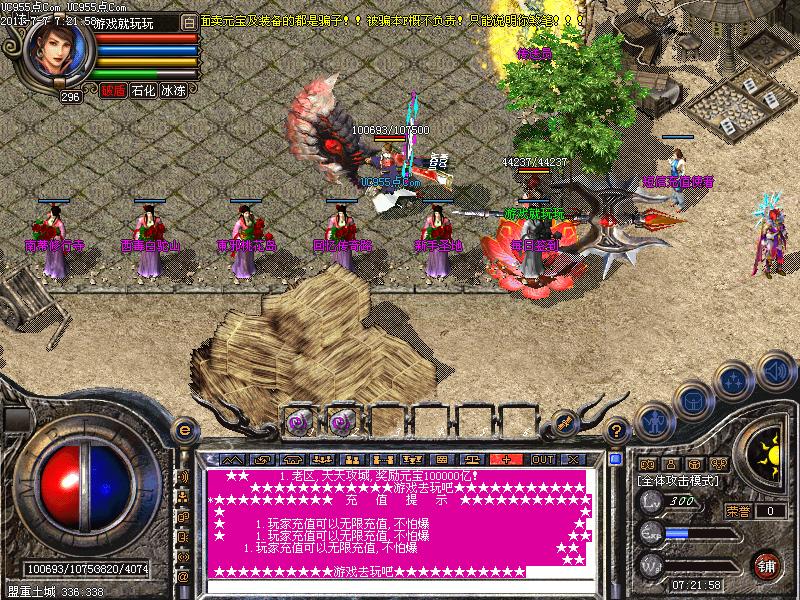The width and height of the screenshot is (800, 600).
Task: Open the bag inventory round button
Action: tap(692, 400)
